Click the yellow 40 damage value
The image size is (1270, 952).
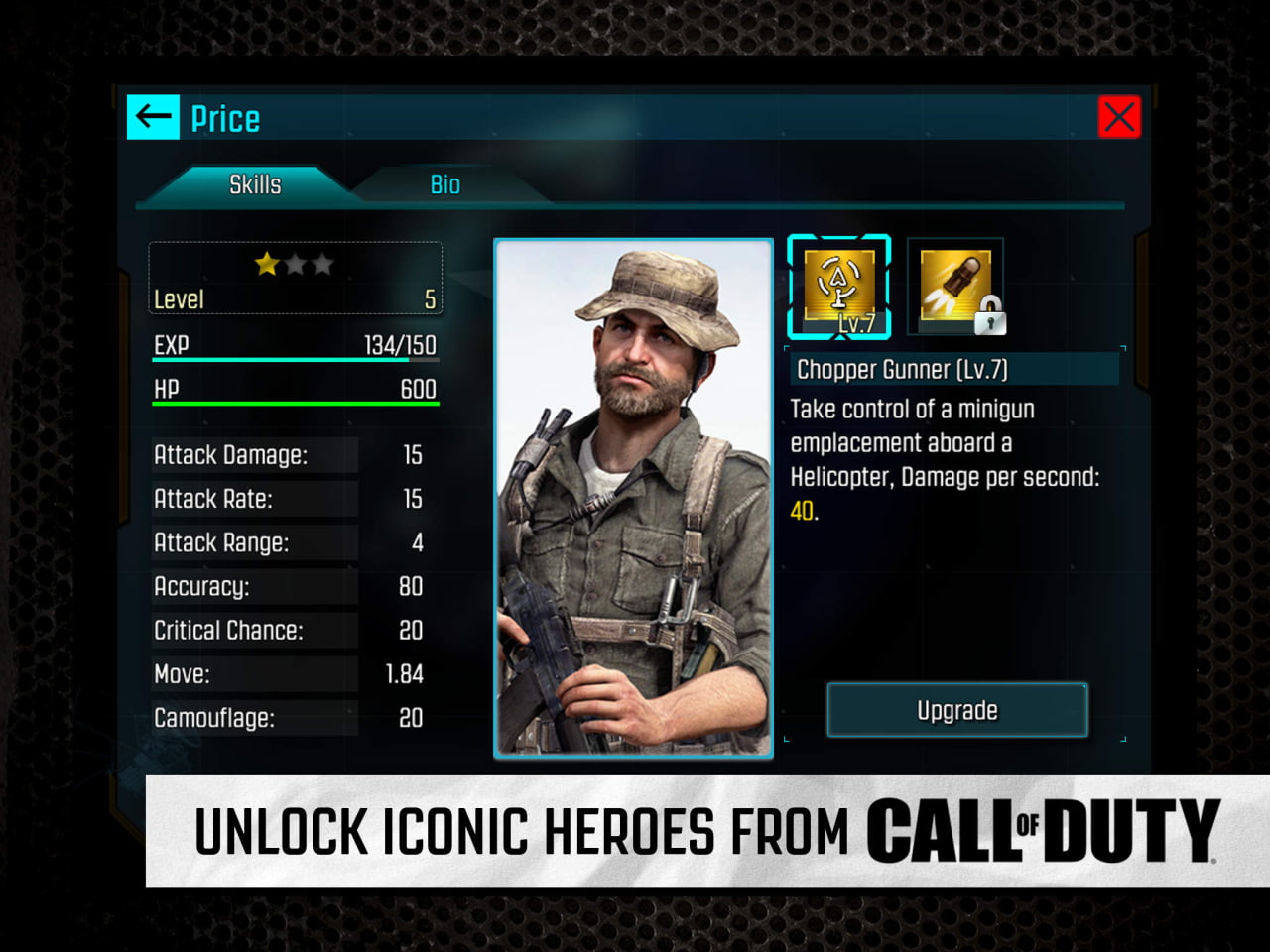click(799, 512)
